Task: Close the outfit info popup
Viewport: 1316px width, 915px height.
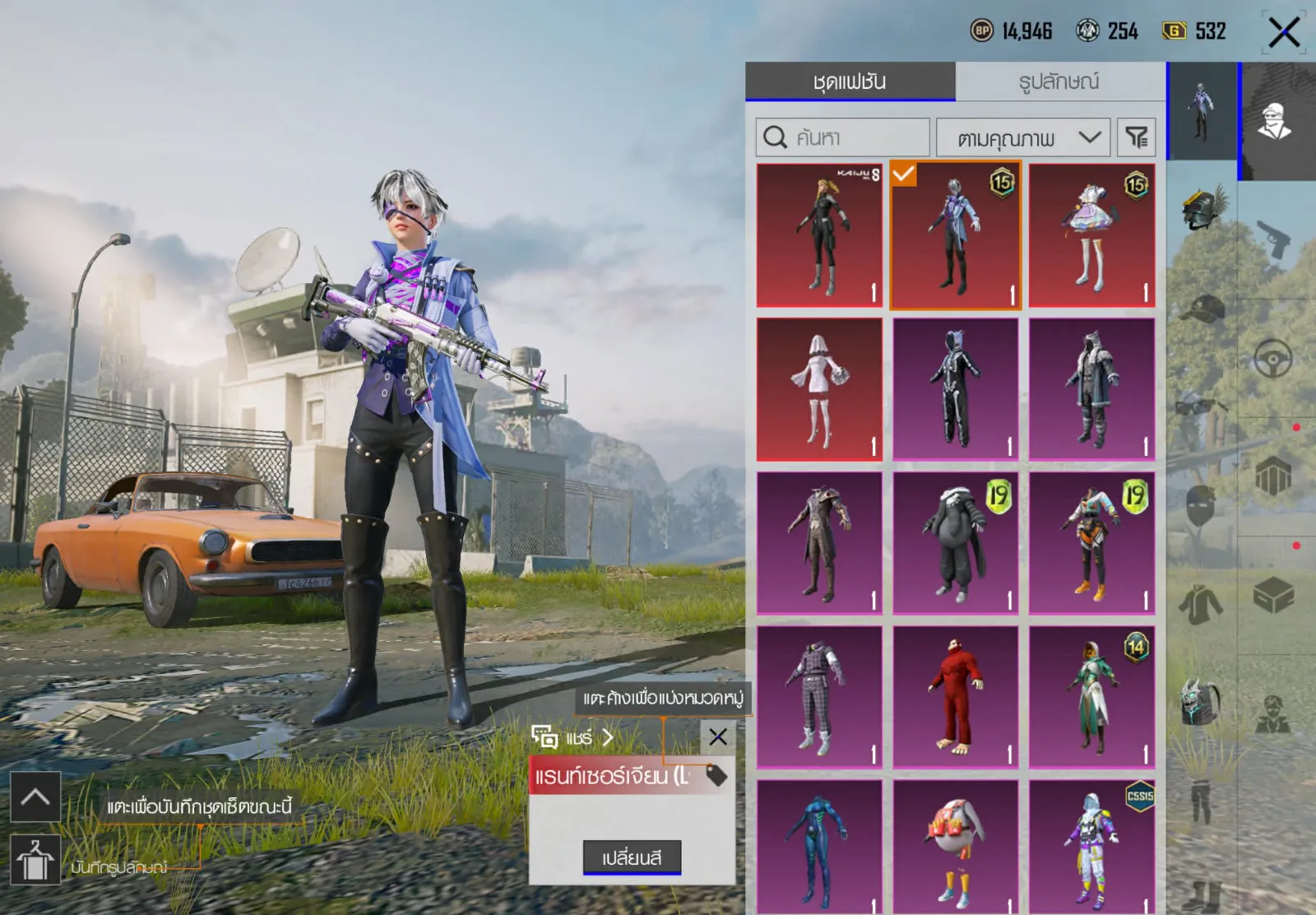Action: [717, 736]
